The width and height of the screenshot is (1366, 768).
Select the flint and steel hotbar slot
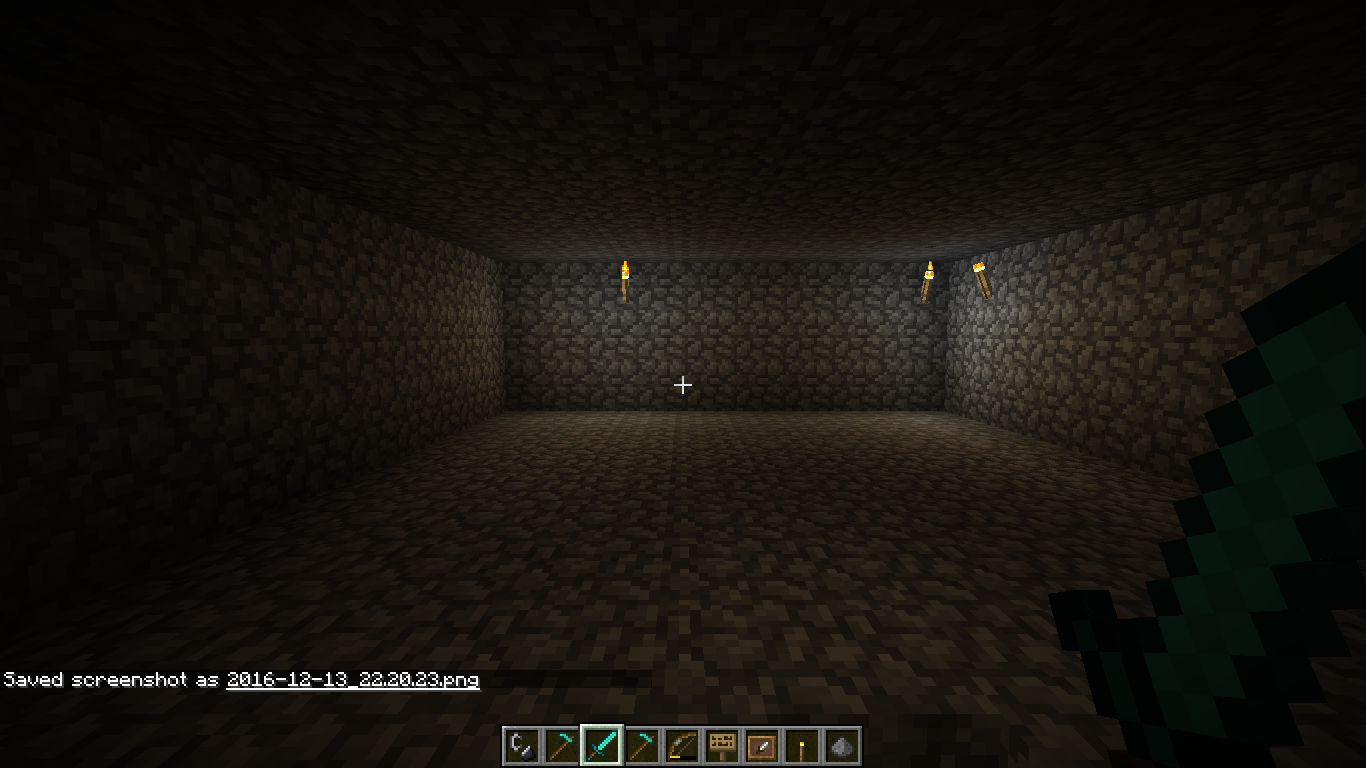coord(522,746)
